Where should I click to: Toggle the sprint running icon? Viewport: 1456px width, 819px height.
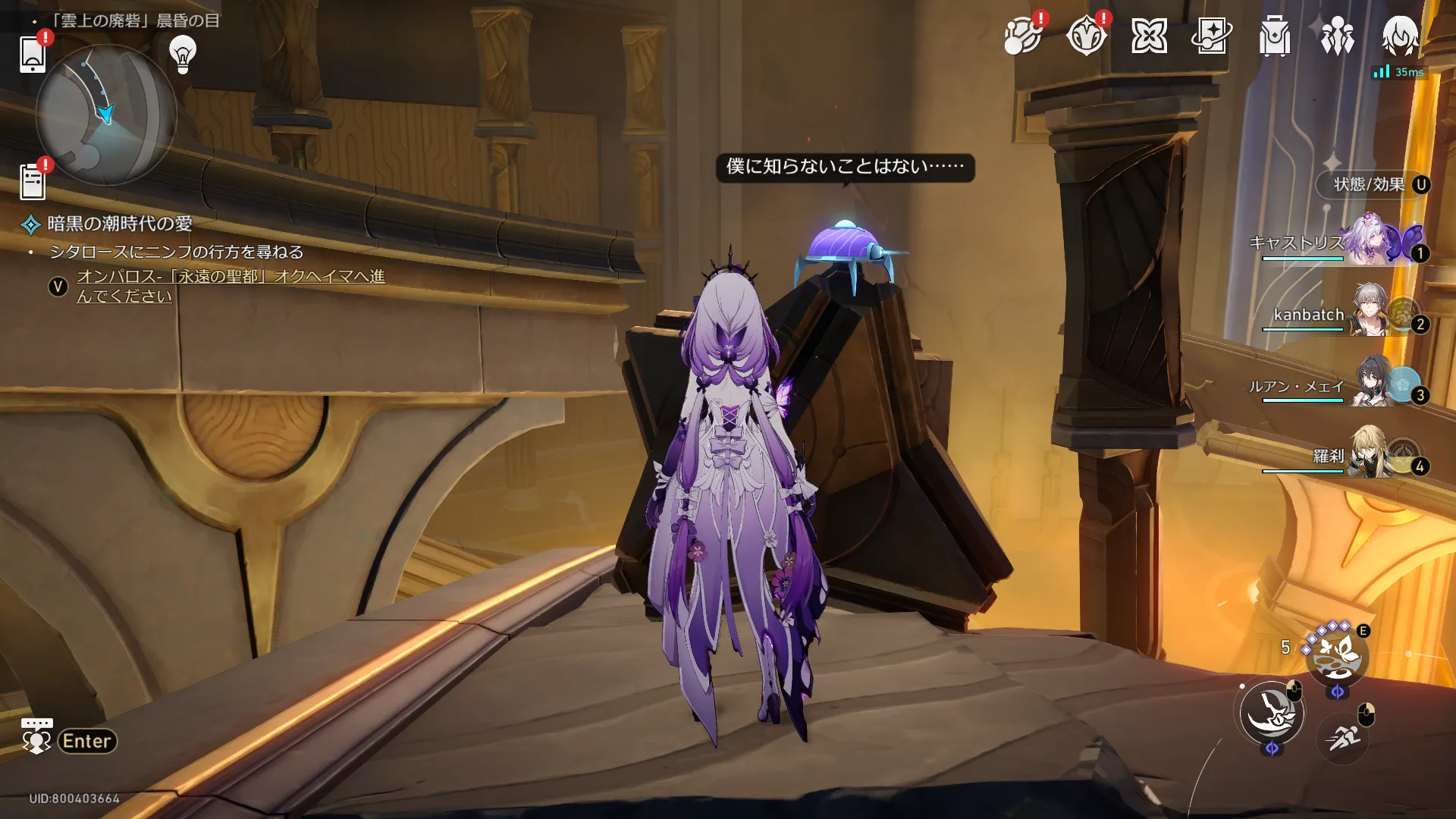[x=1342, y=736]
